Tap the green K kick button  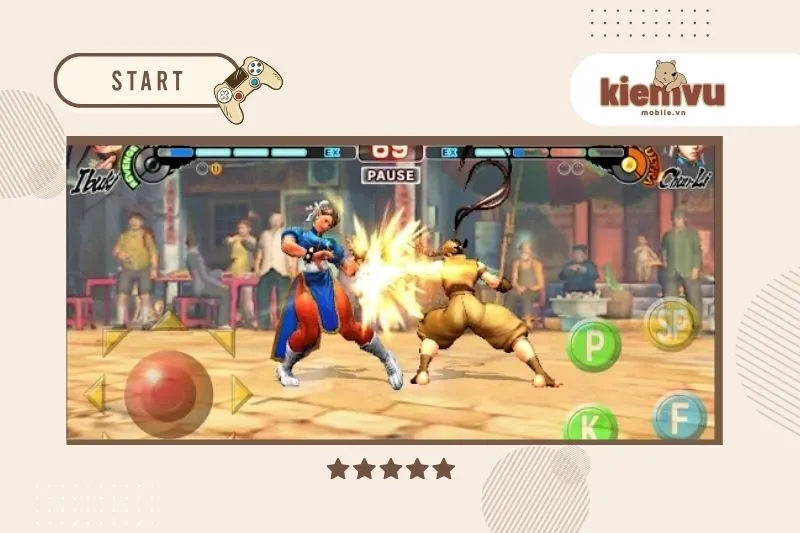590,424
